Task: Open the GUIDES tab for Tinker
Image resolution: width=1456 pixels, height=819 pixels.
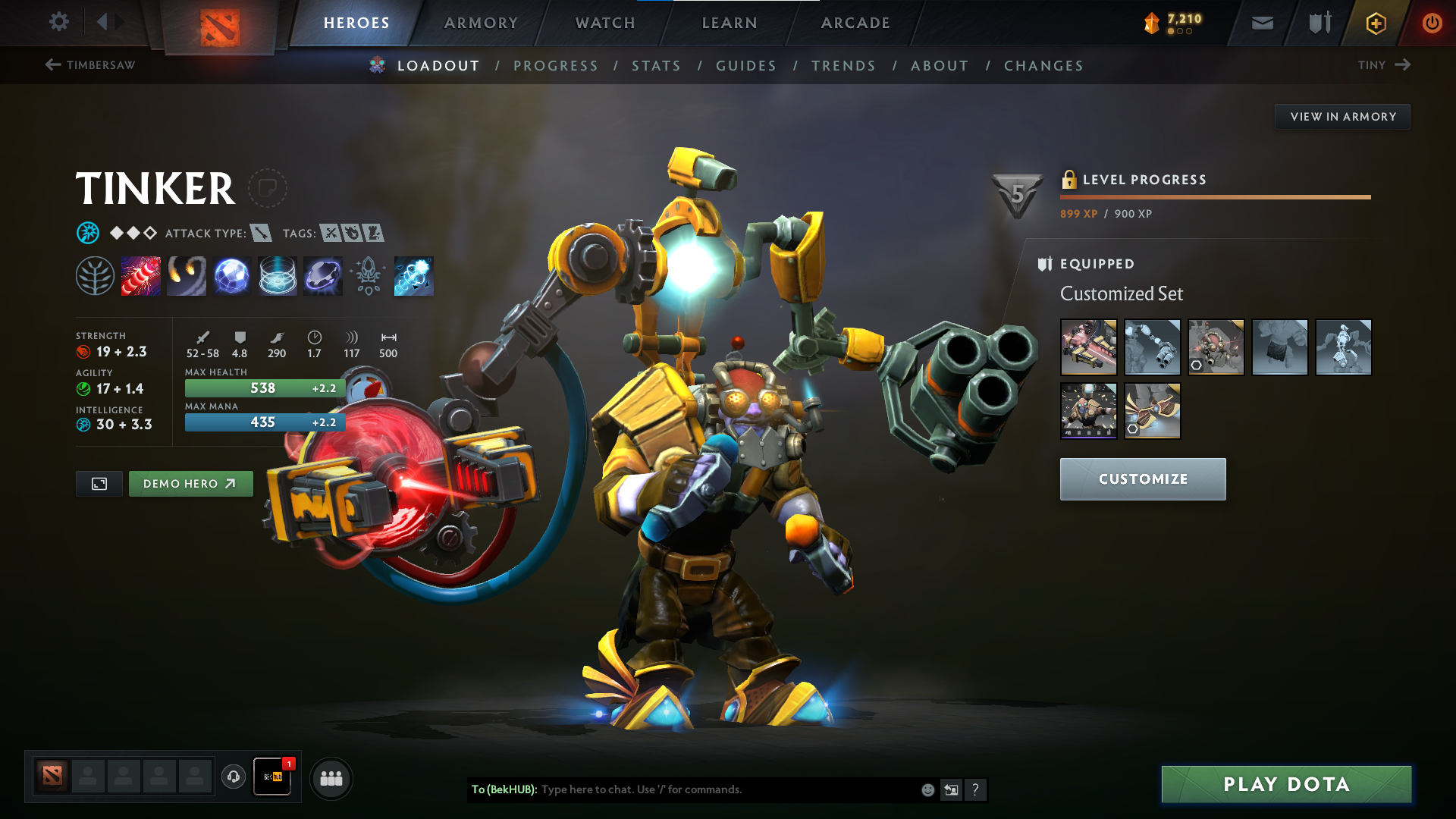Action: click(745, 66)
